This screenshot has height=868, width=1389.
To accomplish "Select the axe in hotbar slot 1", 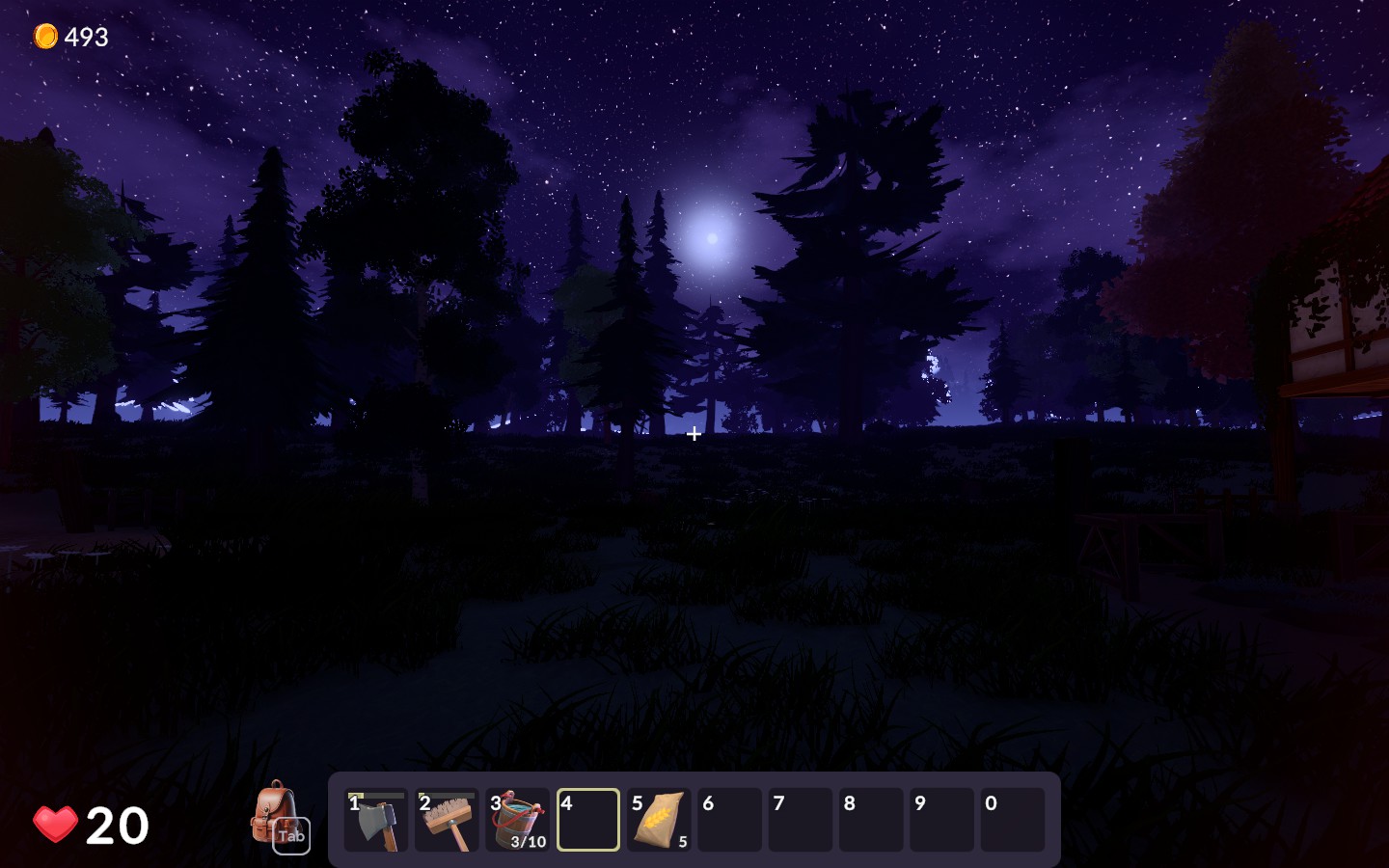I will click(376, 821).
